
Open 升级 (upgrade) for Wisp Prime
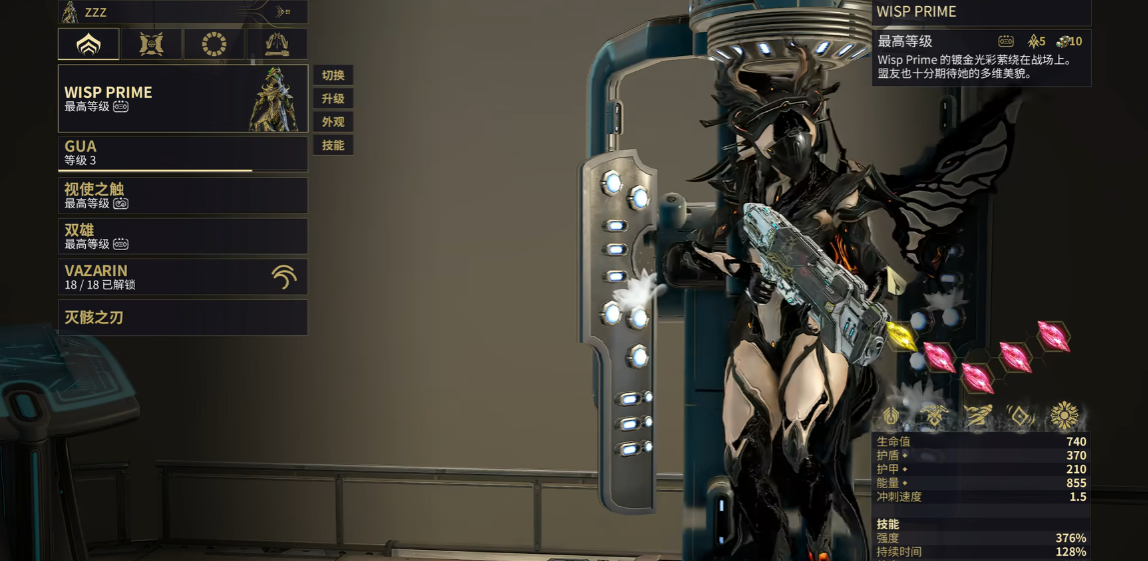click(x=333, y=99)
